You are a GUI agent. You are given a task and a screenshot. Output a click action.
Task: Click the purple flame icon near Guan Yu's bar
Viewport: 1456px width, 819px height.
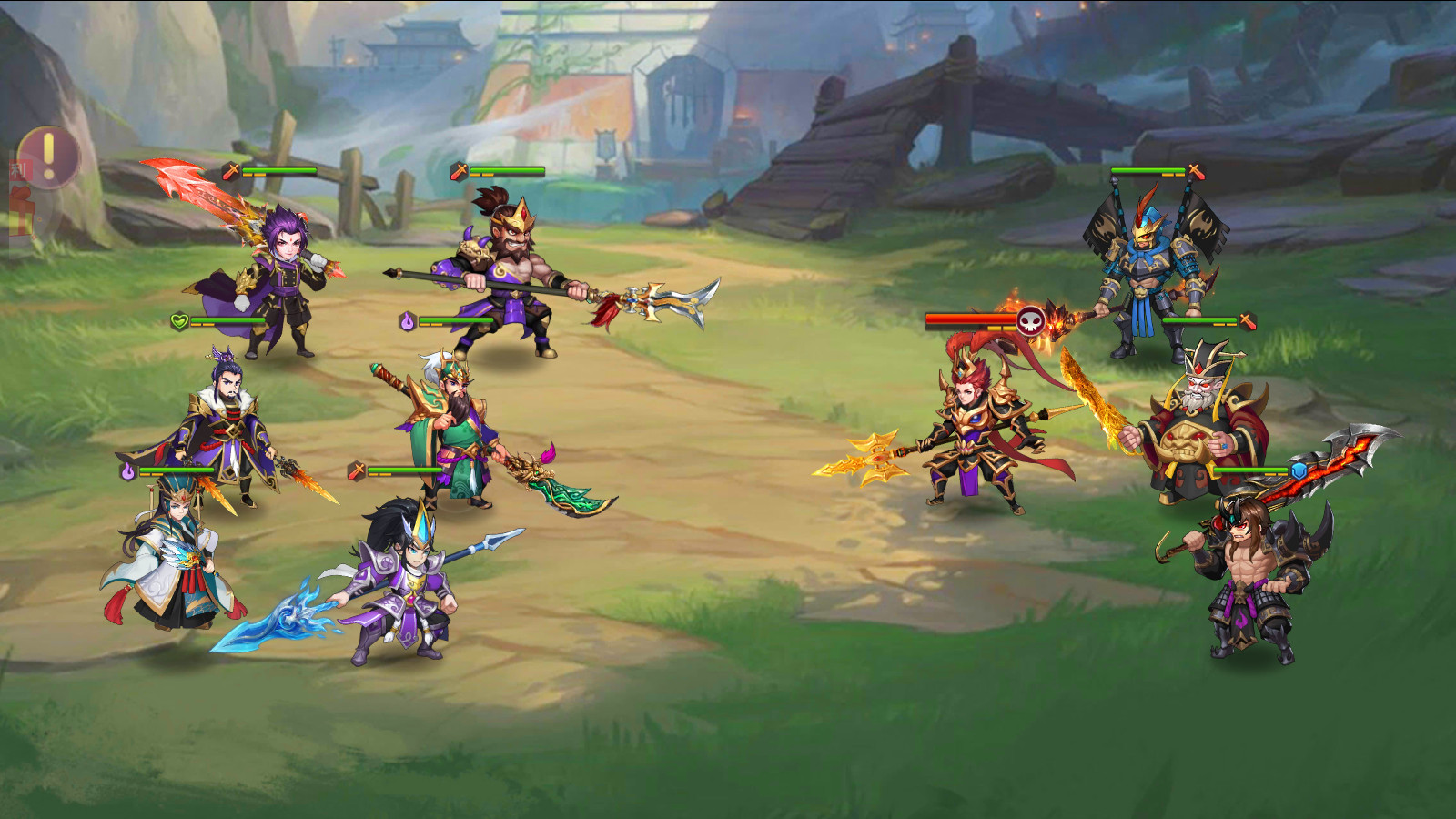coord(409,319)
